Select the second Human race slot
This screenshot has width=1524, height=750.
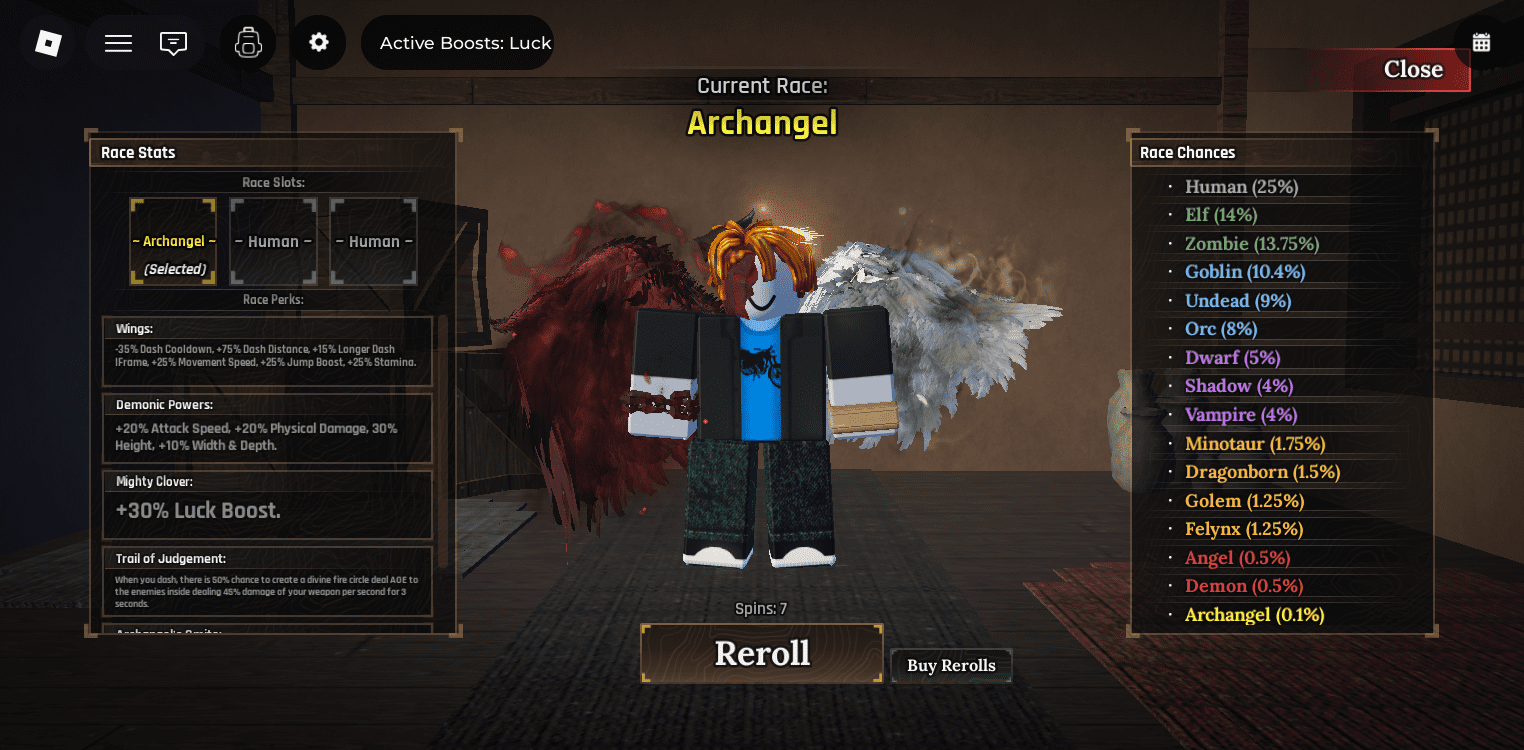point(373,241)
